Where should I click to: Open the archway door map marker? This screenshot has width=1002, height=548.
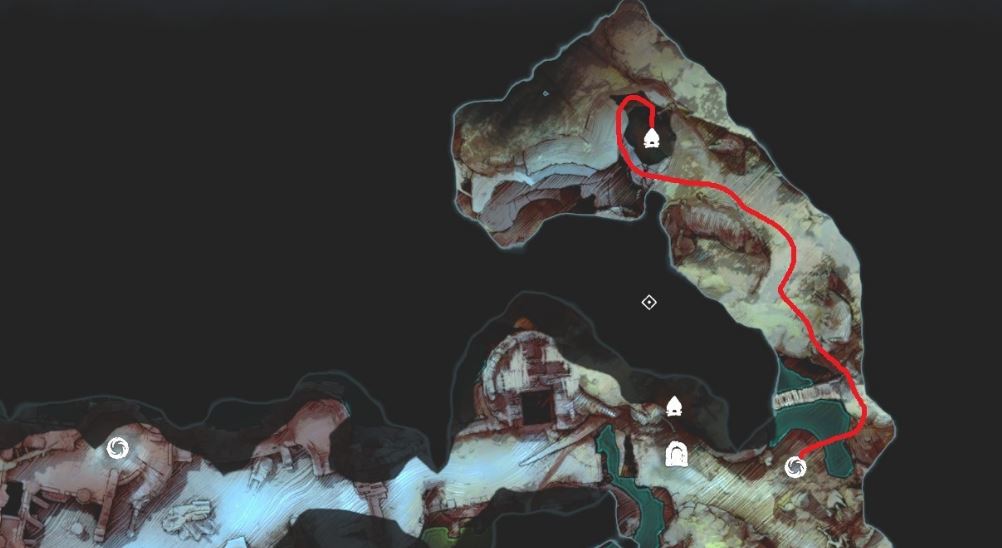pyautogui.click(x=677, y=455)
